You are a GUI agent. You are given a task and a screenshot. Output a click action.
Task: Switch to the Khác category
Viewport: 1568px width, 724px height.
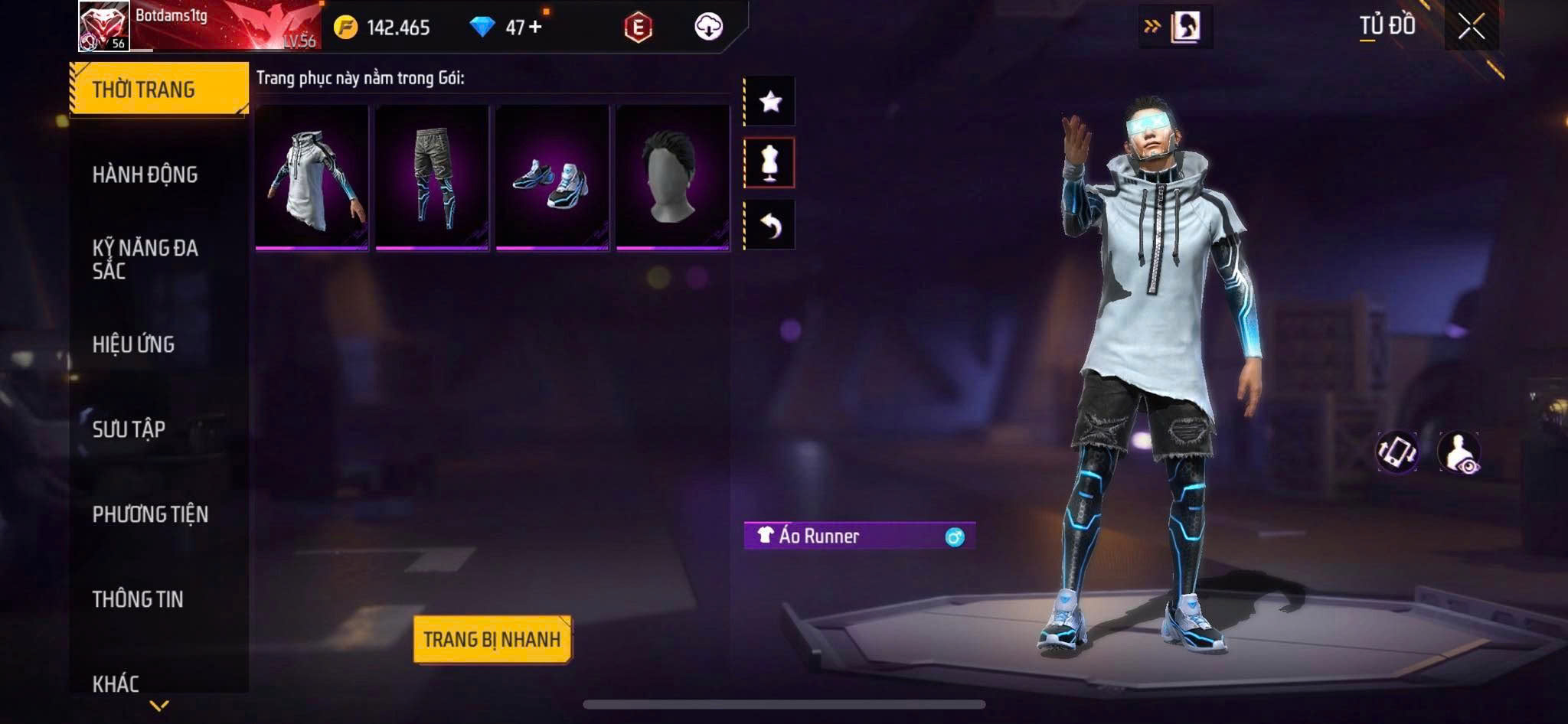tap(116, 683)
